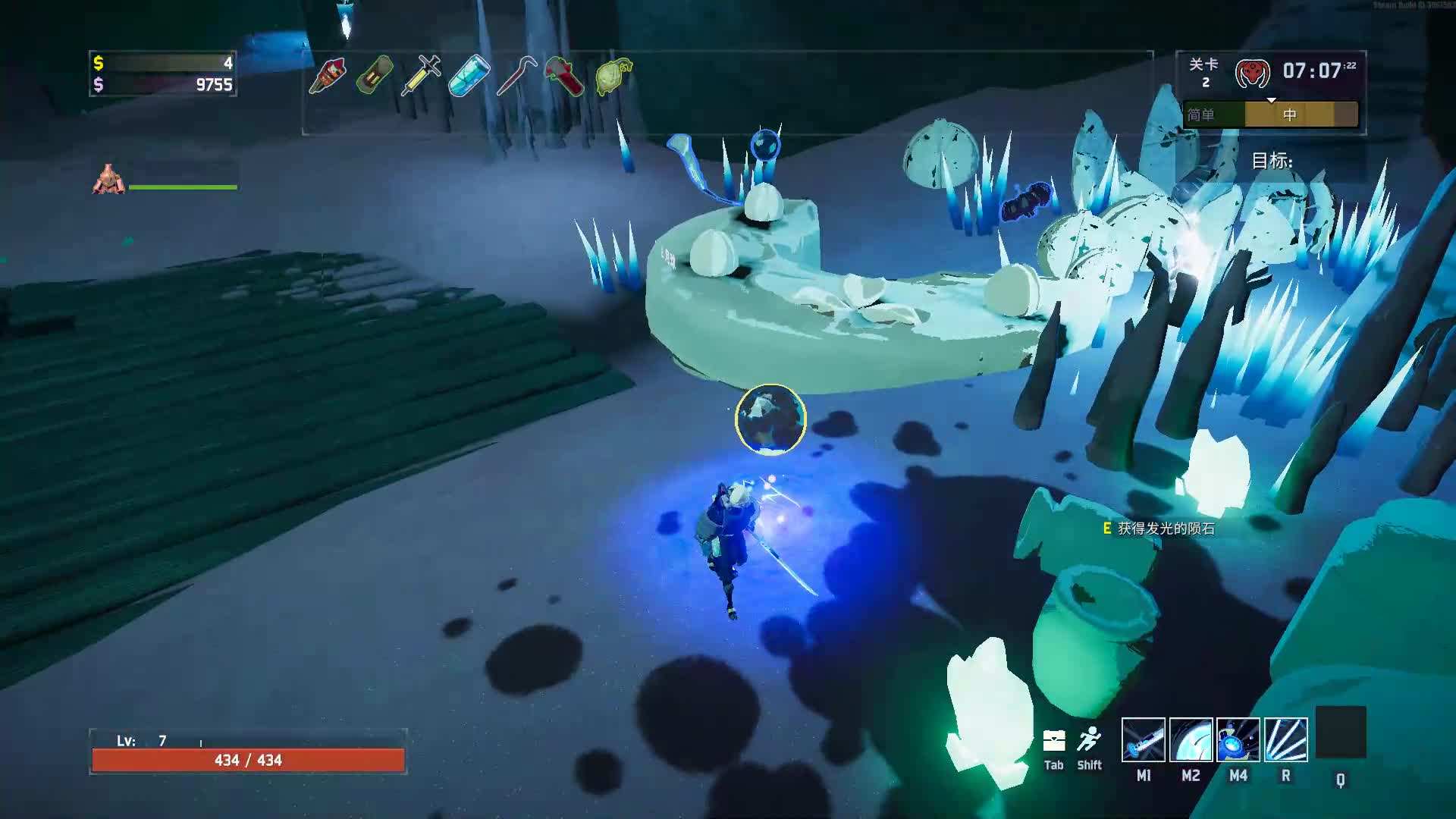This screenshot has height=819, width=1456.
Task: Select the yellow syringe item icon
Action: pyautogui.click(x=422, y=76)
